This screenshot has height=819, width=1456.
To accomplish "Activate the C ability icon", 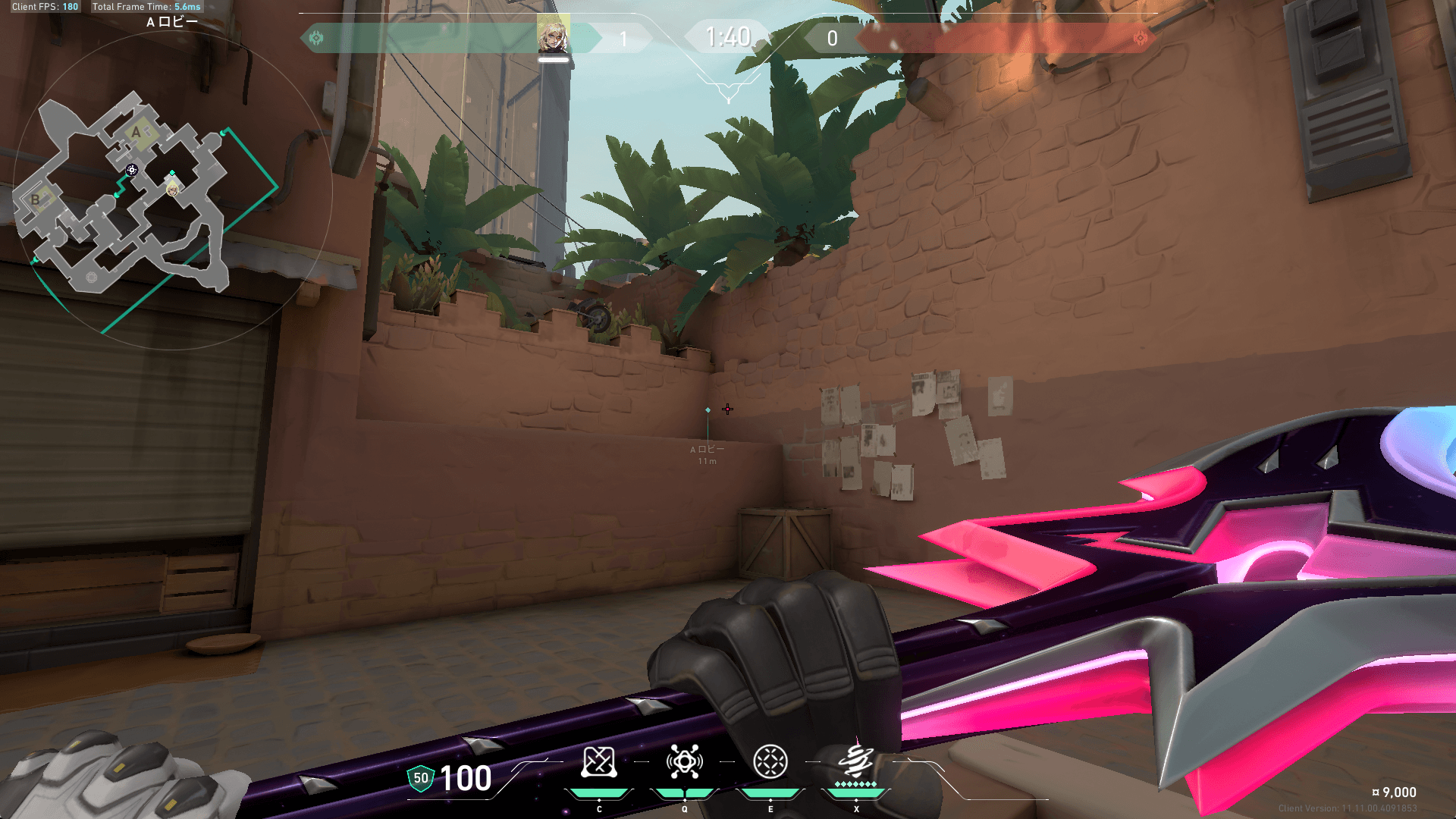I will (598, 762).
